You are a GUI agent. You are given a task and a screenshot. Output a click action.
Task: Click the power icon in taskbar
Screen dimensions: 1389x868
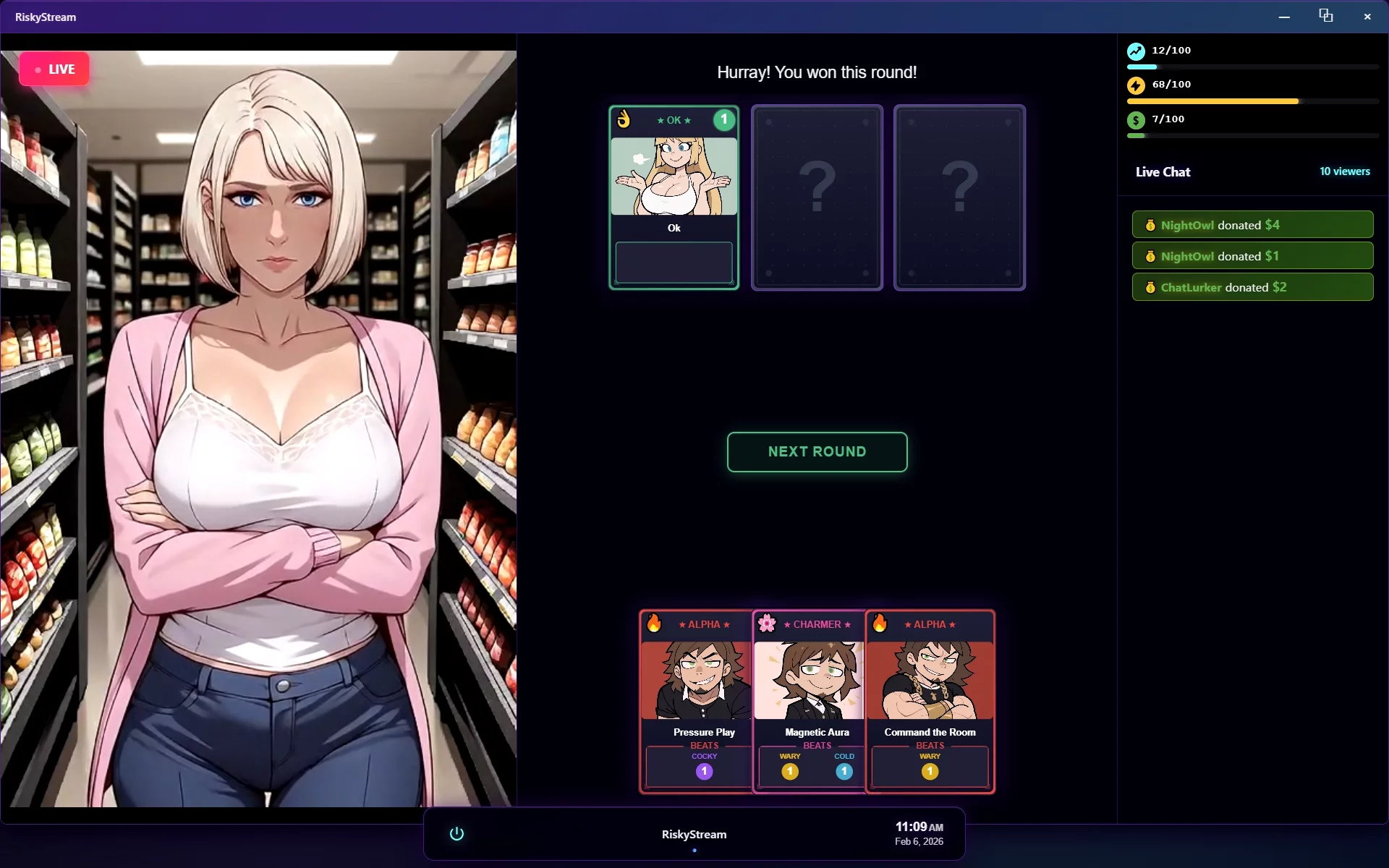(x=456, y=834)
